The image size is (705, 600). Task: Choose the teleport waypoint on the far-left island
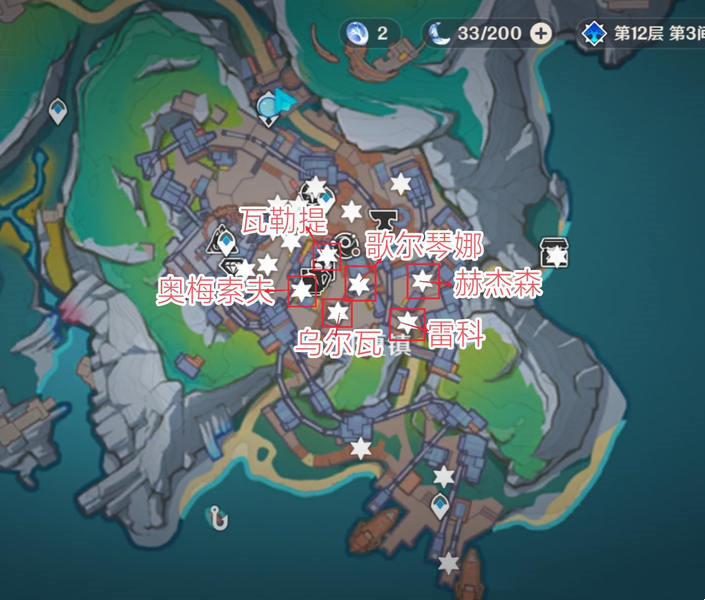(58, 112)
